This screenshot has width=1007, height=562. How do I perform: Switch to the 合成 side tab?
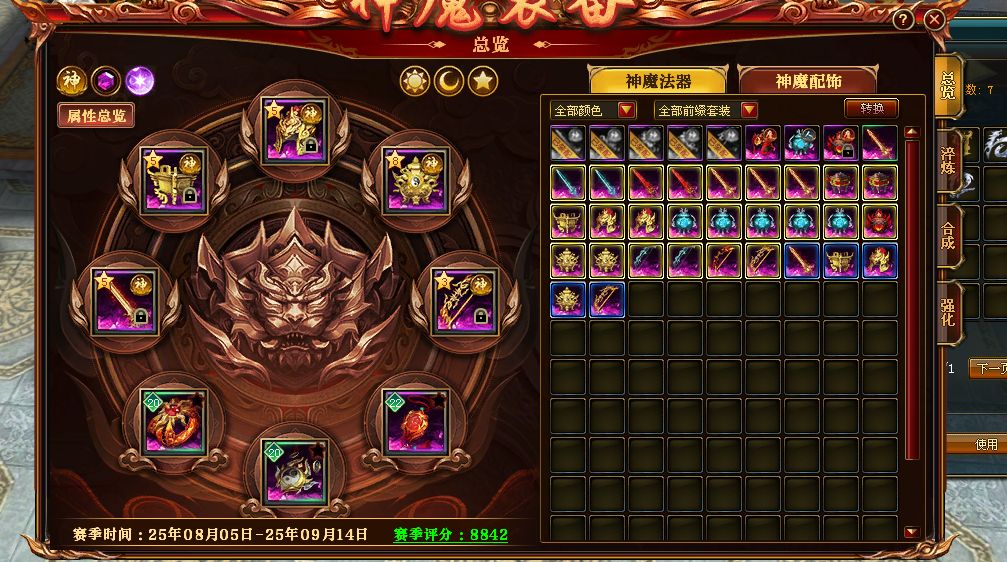(x=948, y=236)
